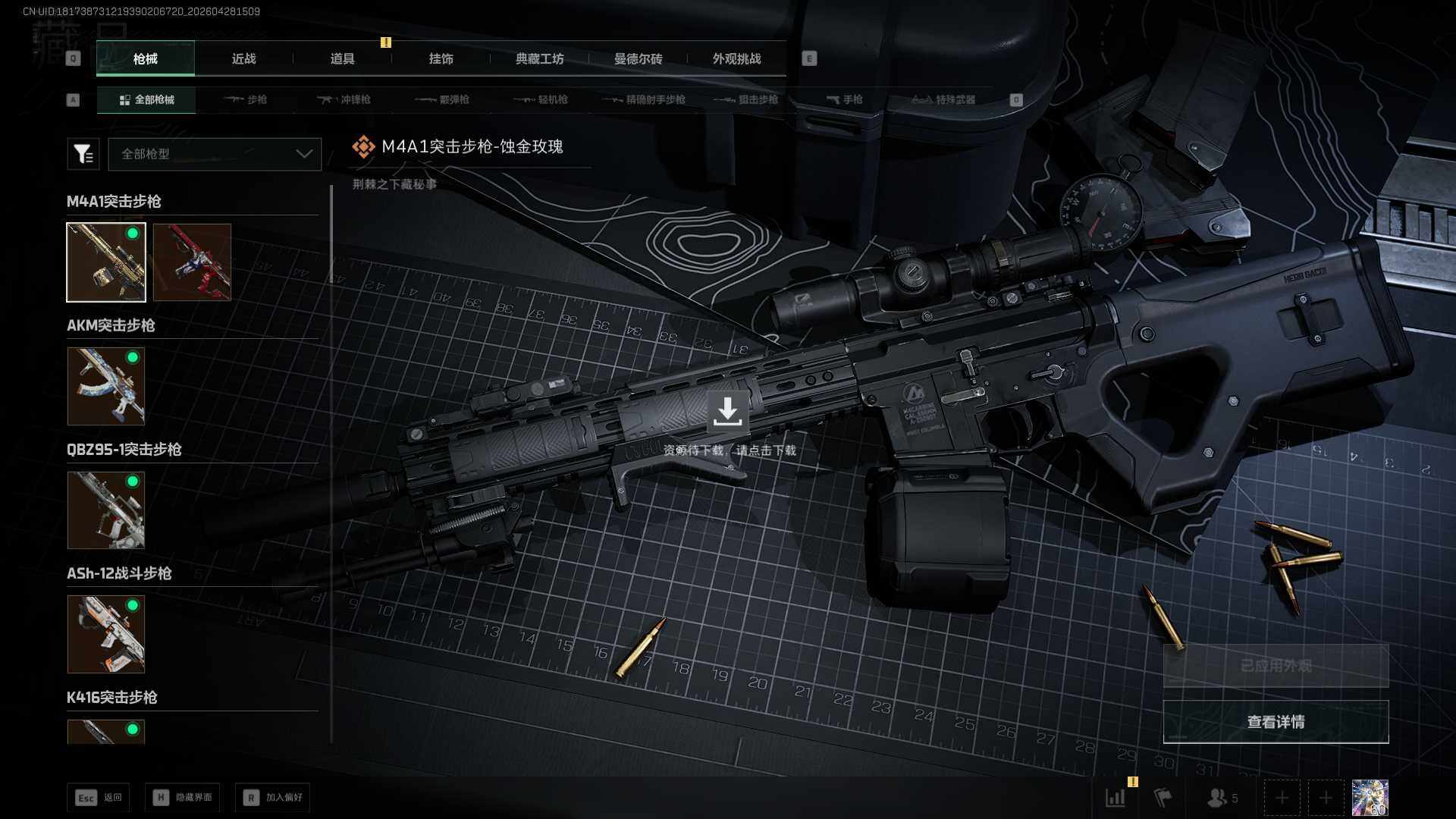Select the red M4A1 skin thumbnail
The height and width of the screenshot is (819, 1456).
192,262
